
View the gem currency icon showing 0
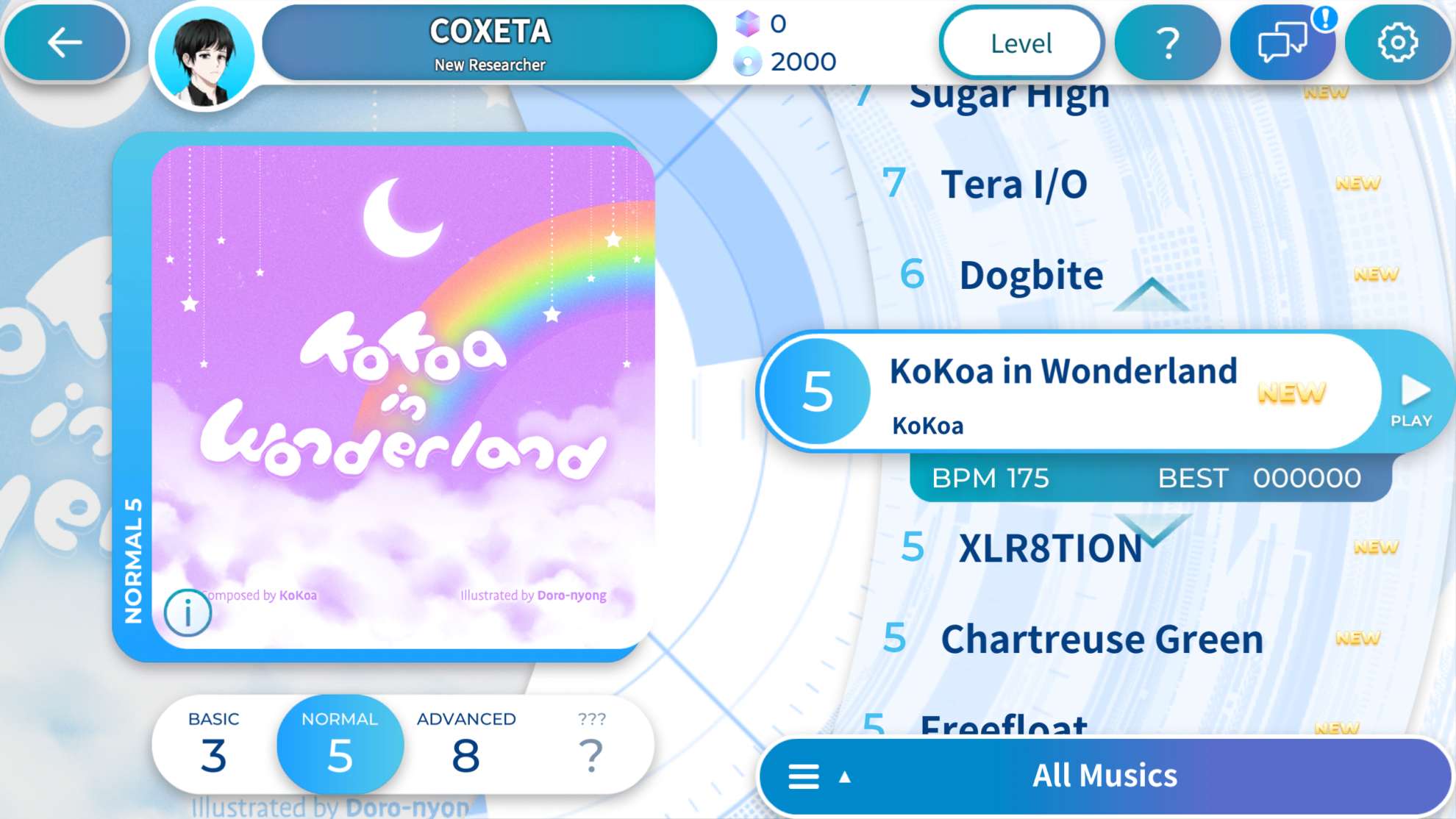pyautogui.click(x=748, y=25)
